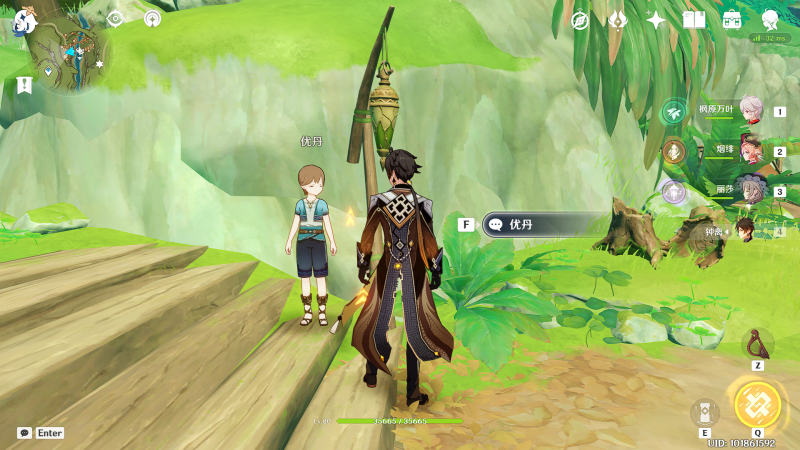Use the harp gadget
800x450 pixels.
[x=757, y=344]
